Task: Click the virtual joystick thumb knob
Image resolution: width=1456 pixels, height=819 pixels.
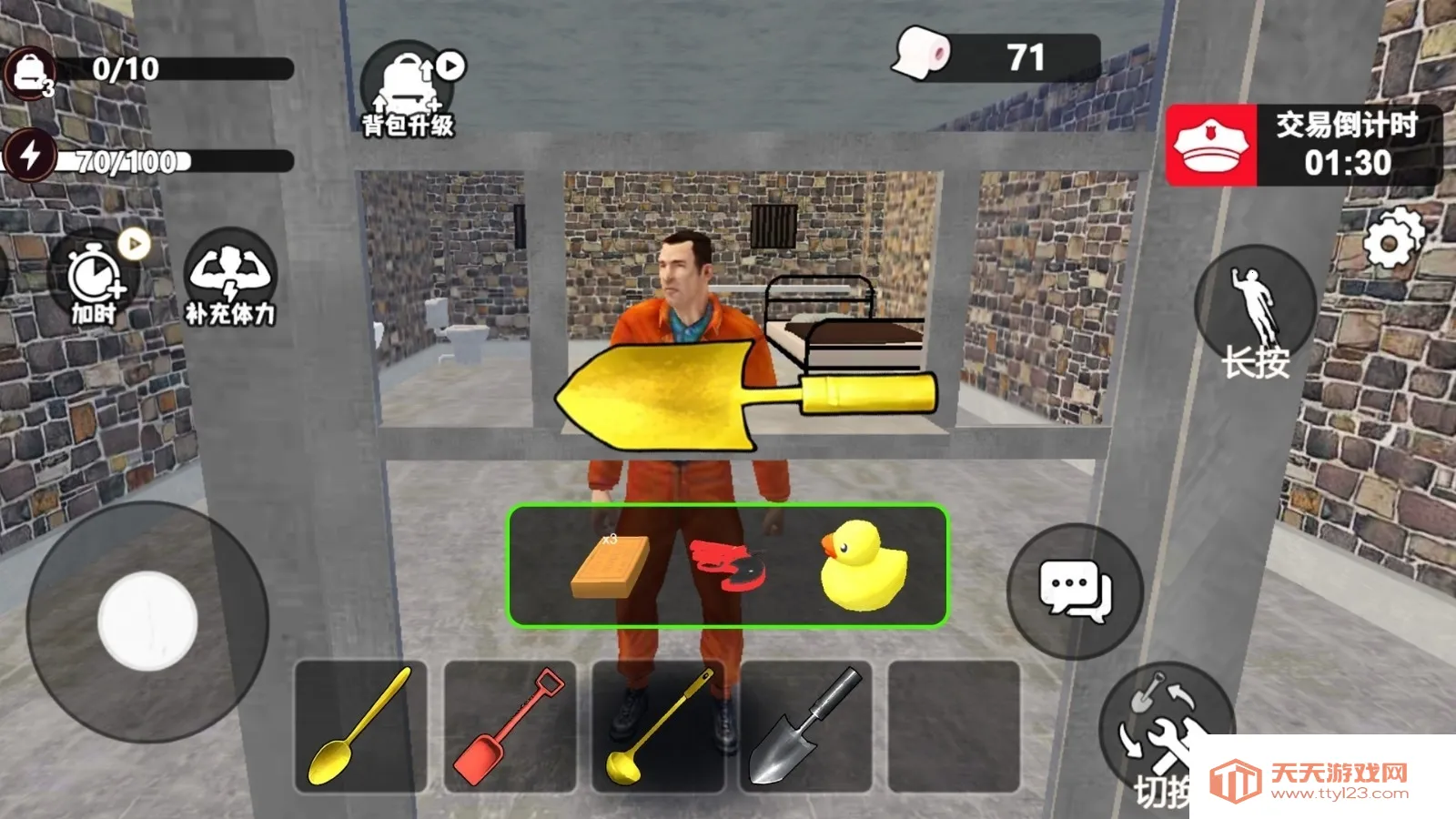Action: [147, 621]
